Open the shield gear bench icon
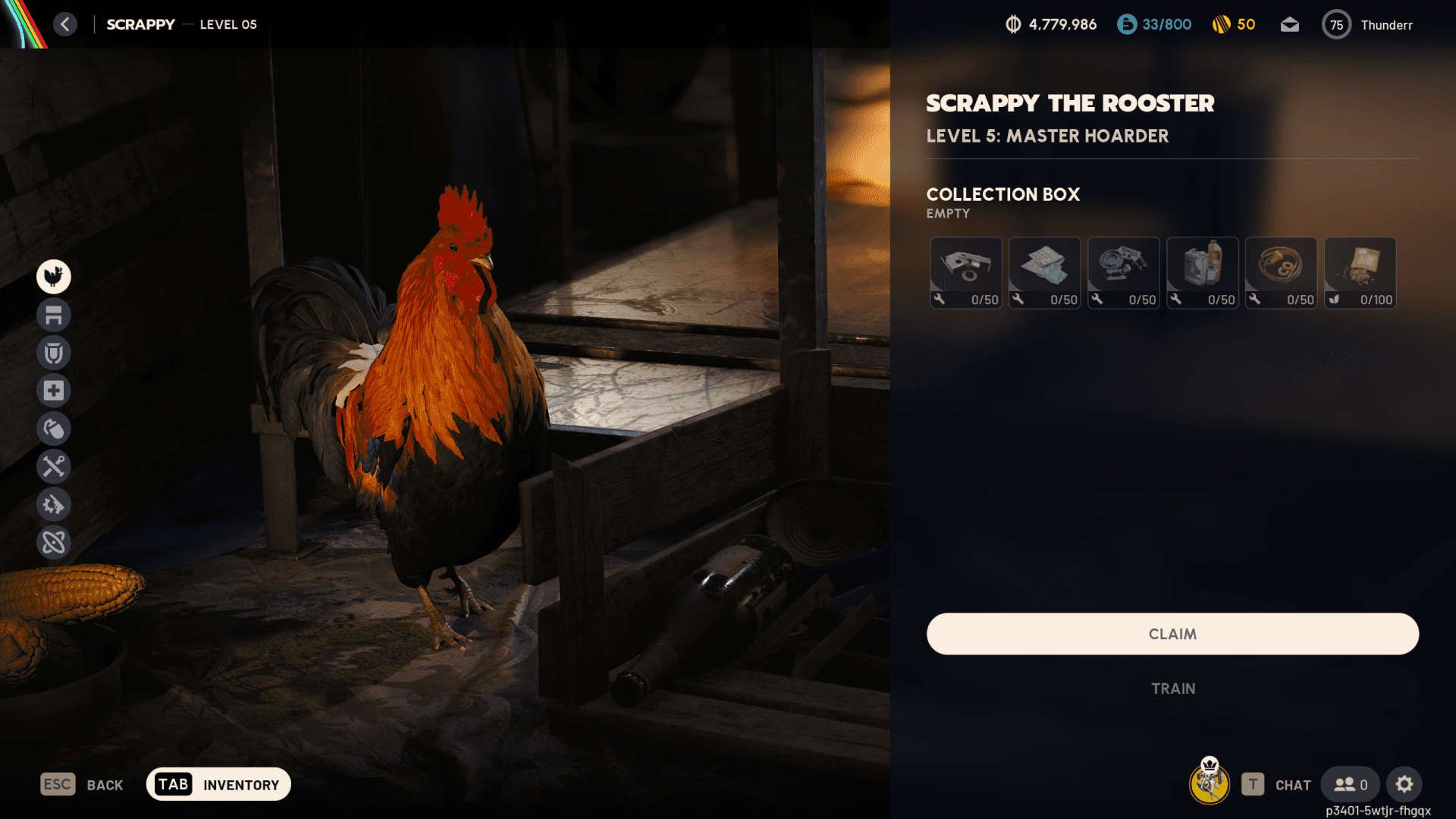1456x819 pixels. [54, 353]
